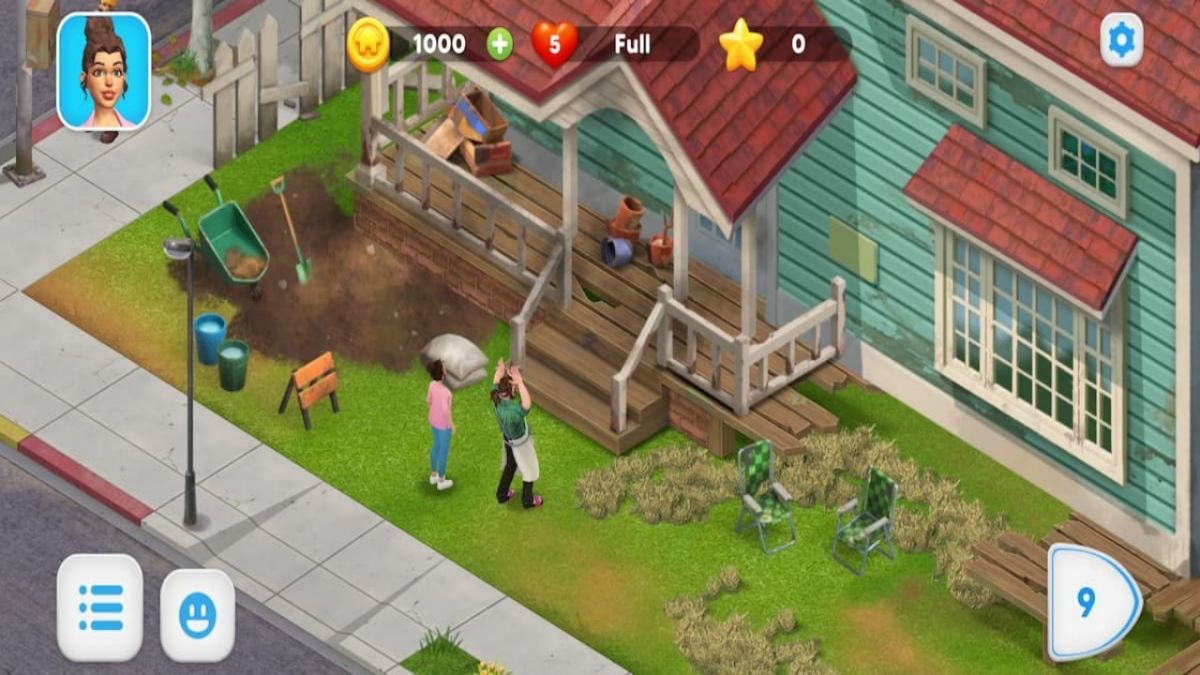Add more coins with green plus
The image size is (1200, 675).
point(499,45)
